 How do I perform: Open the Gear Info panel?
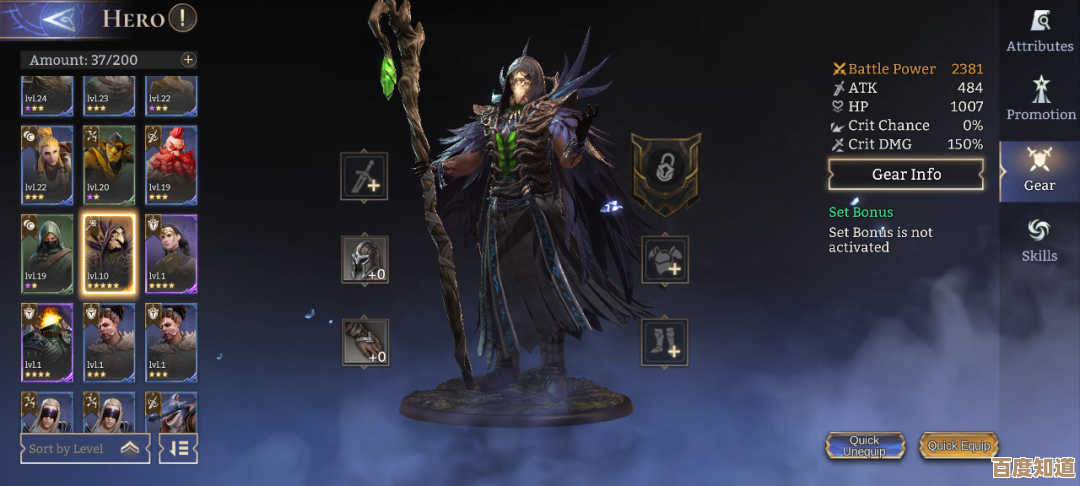point(906,175)
